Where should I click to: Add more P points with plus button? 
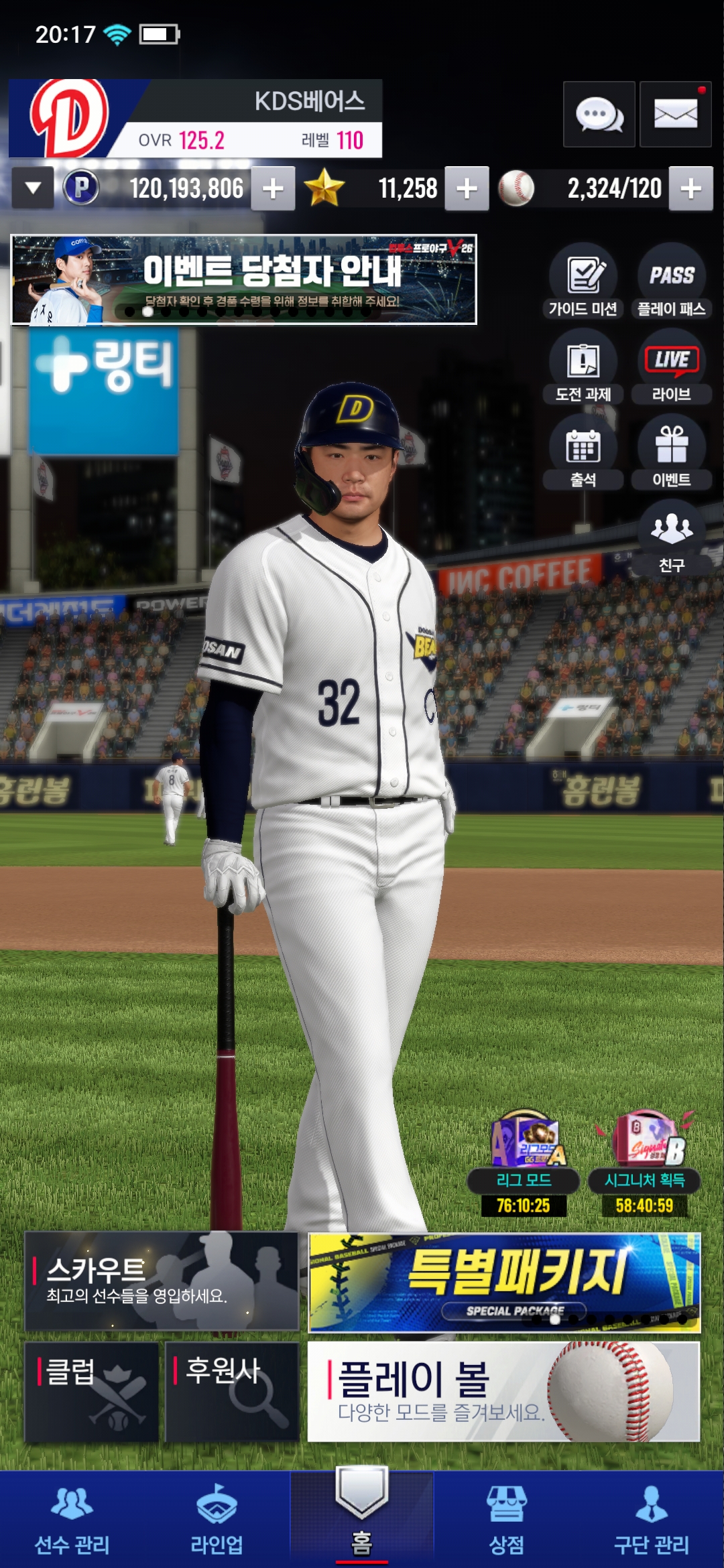[x=273, y=189]
